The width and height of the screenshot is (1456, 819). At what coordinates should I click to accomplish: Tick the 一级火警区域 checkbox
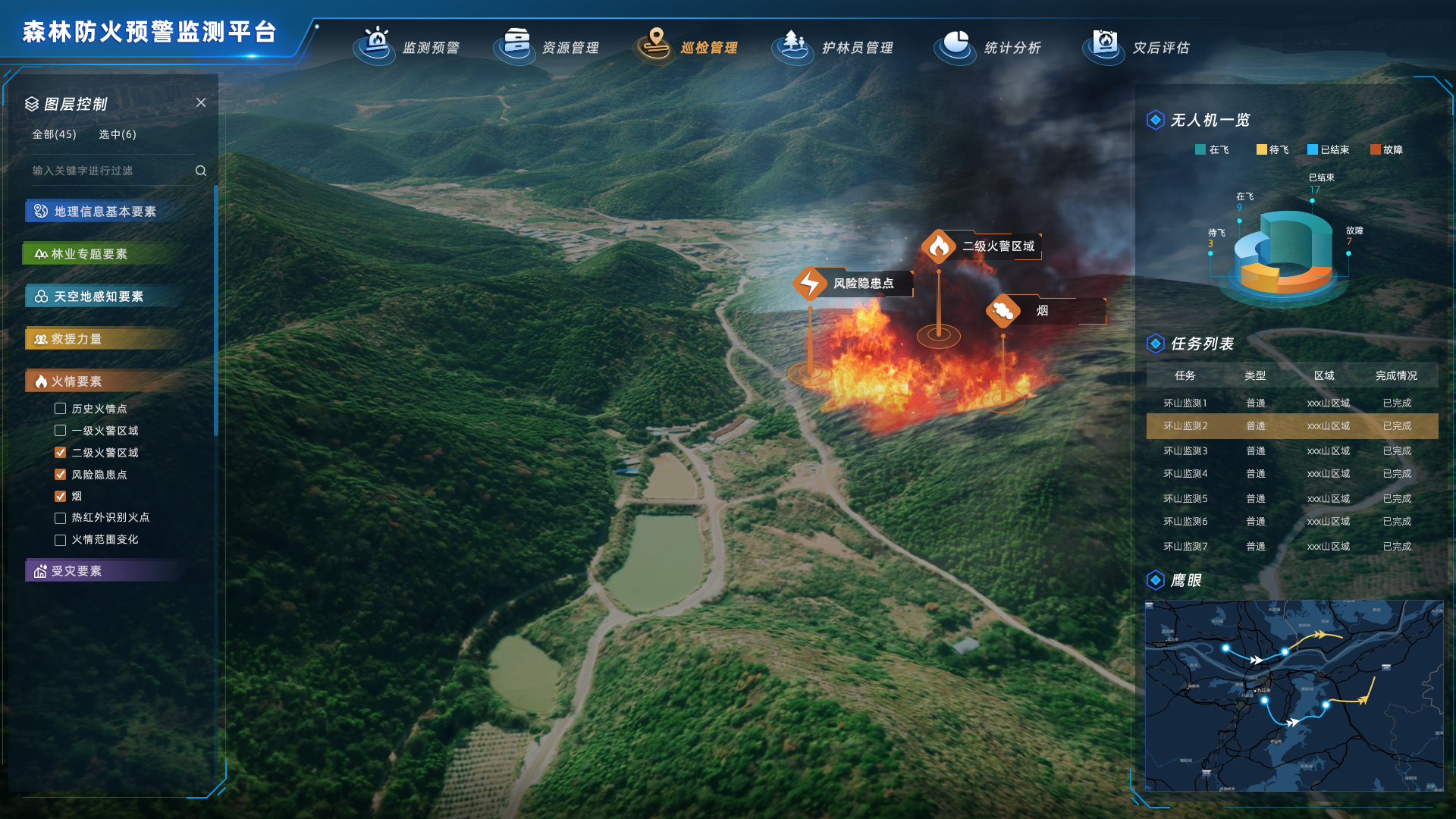pyautogui.click(x=61, y=431)
